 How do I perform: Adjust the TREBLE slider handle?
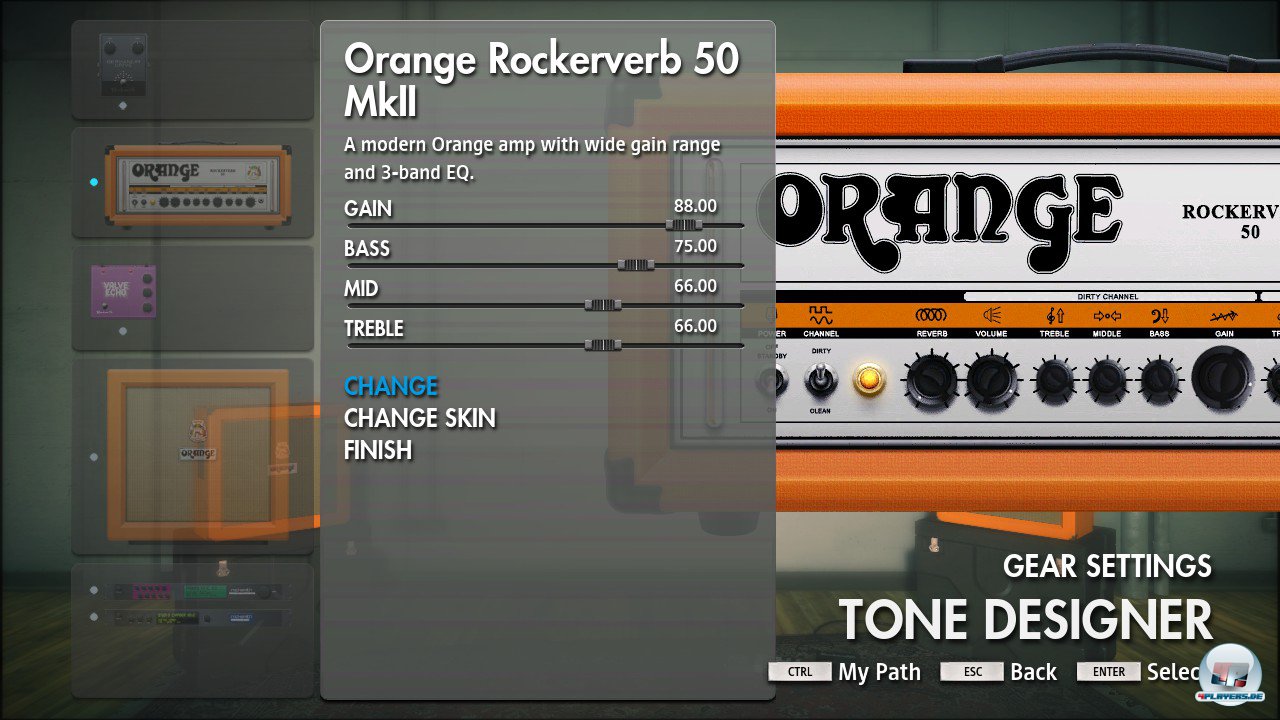click(x=602, y=345)
